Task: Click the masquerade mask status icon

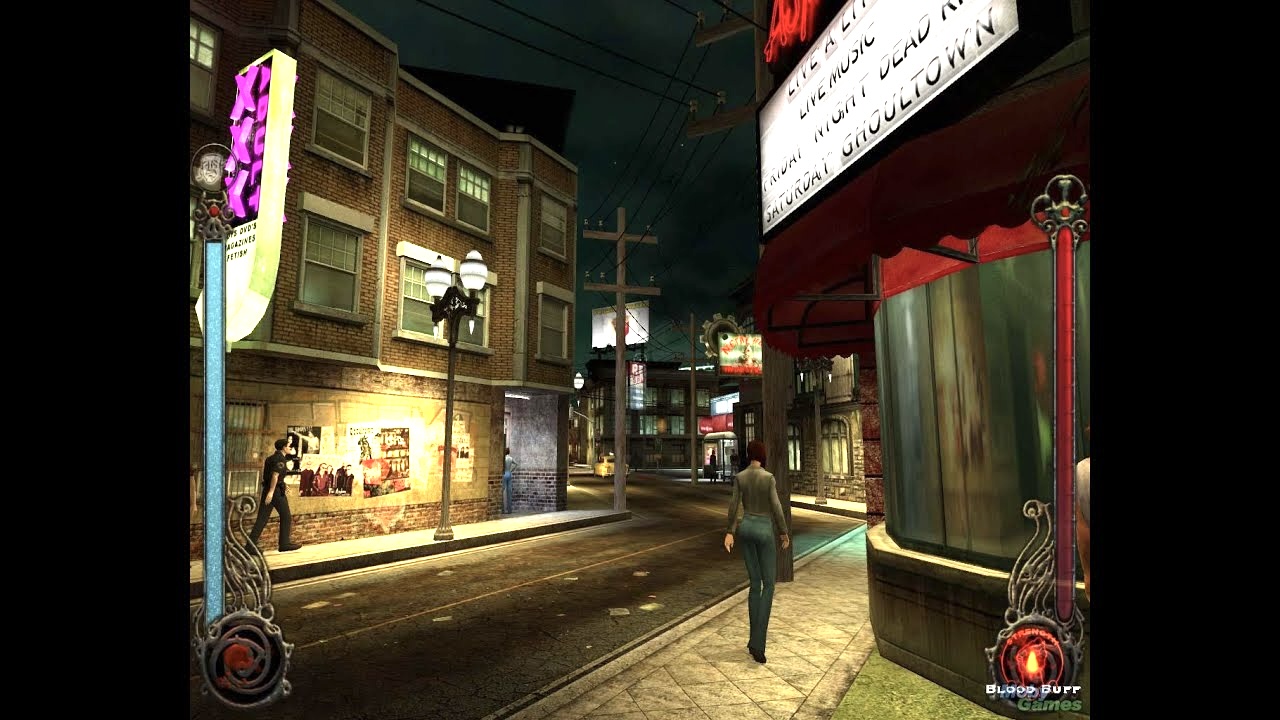Action: 211,166
